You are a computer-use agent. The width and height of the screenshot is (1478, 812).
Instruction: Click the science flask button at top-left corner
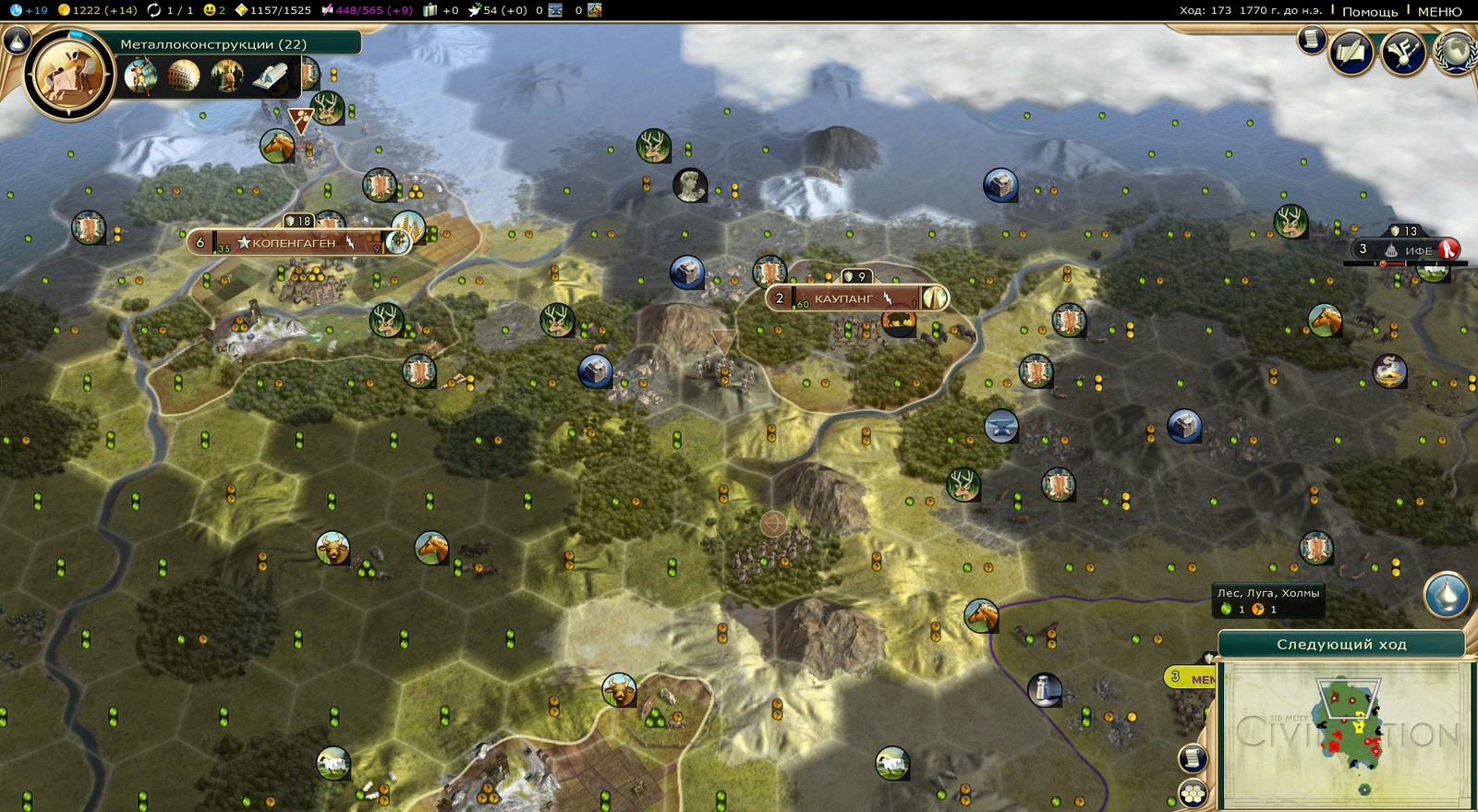tap(16, 39)
